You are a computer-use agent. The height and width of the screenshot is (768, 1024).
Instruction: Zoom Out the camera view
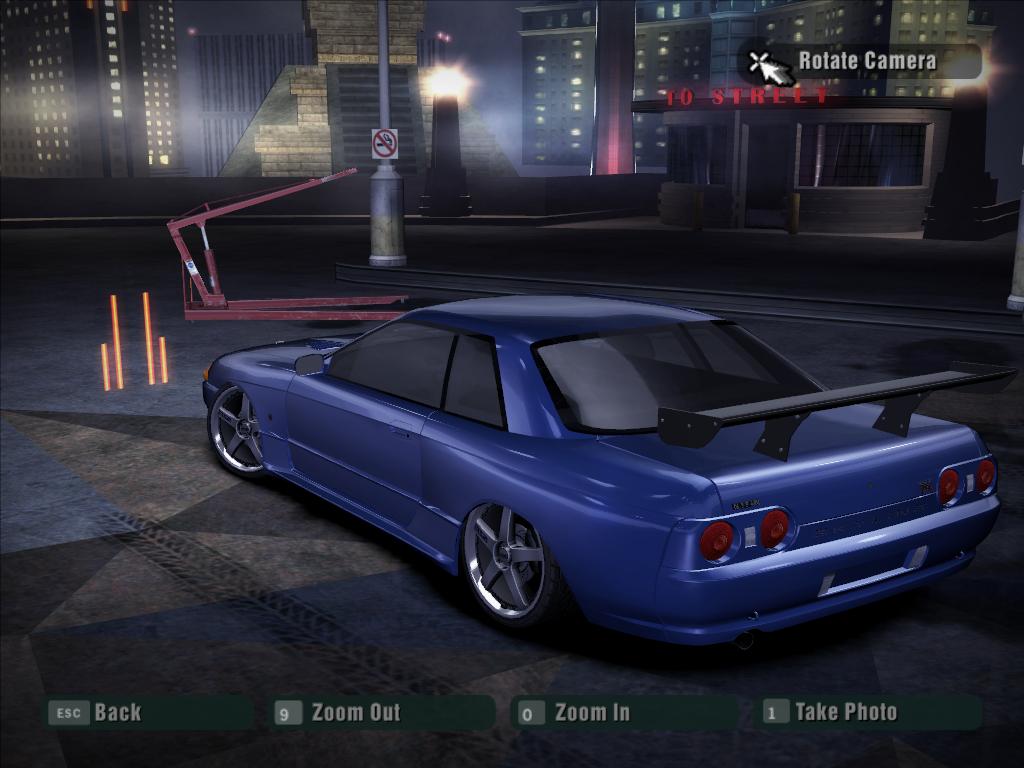354,713
